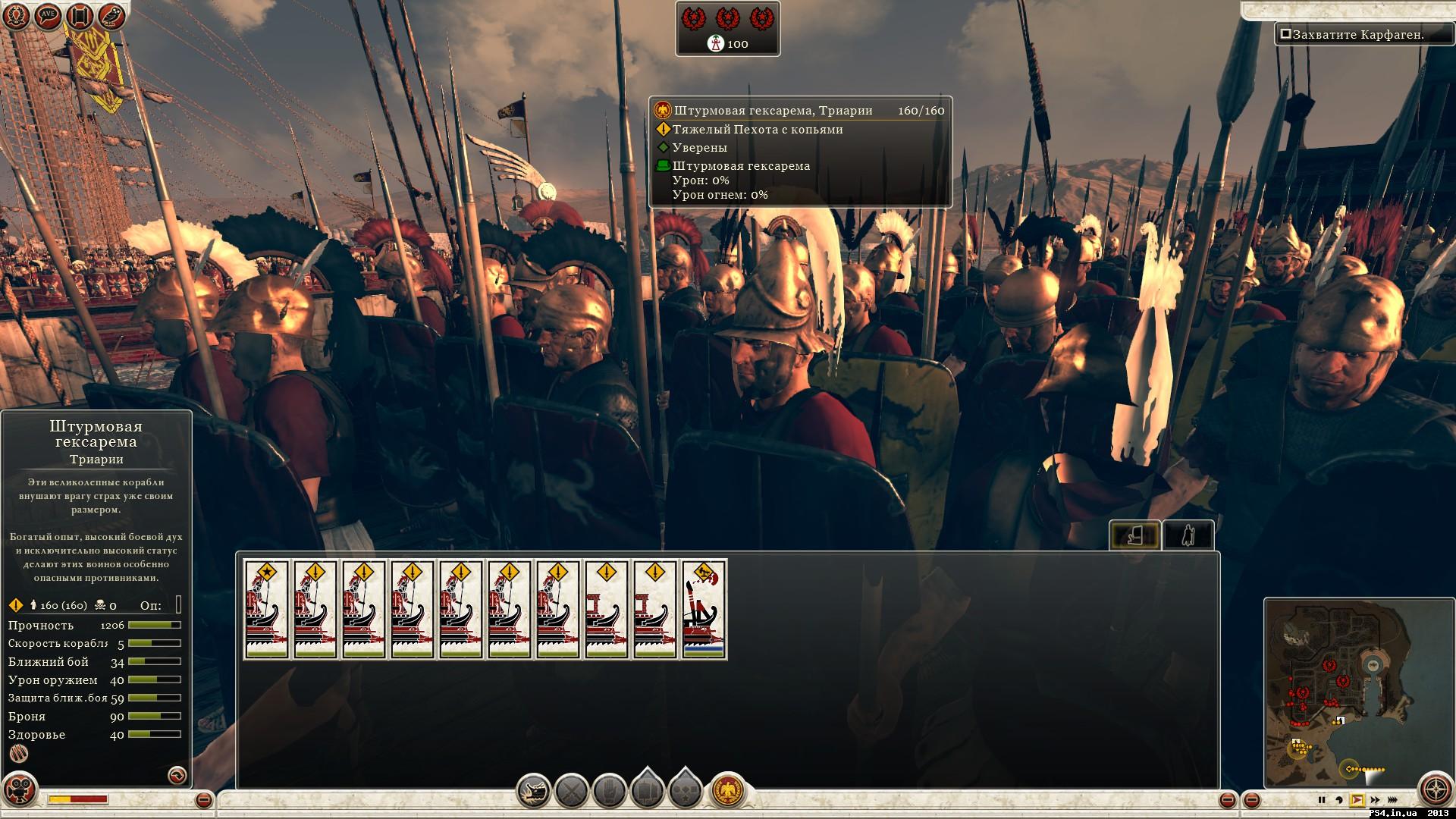This screenshot has width=1456, height=819.
Task: Switch to the ship silhouette tab
Action: 1134,535
